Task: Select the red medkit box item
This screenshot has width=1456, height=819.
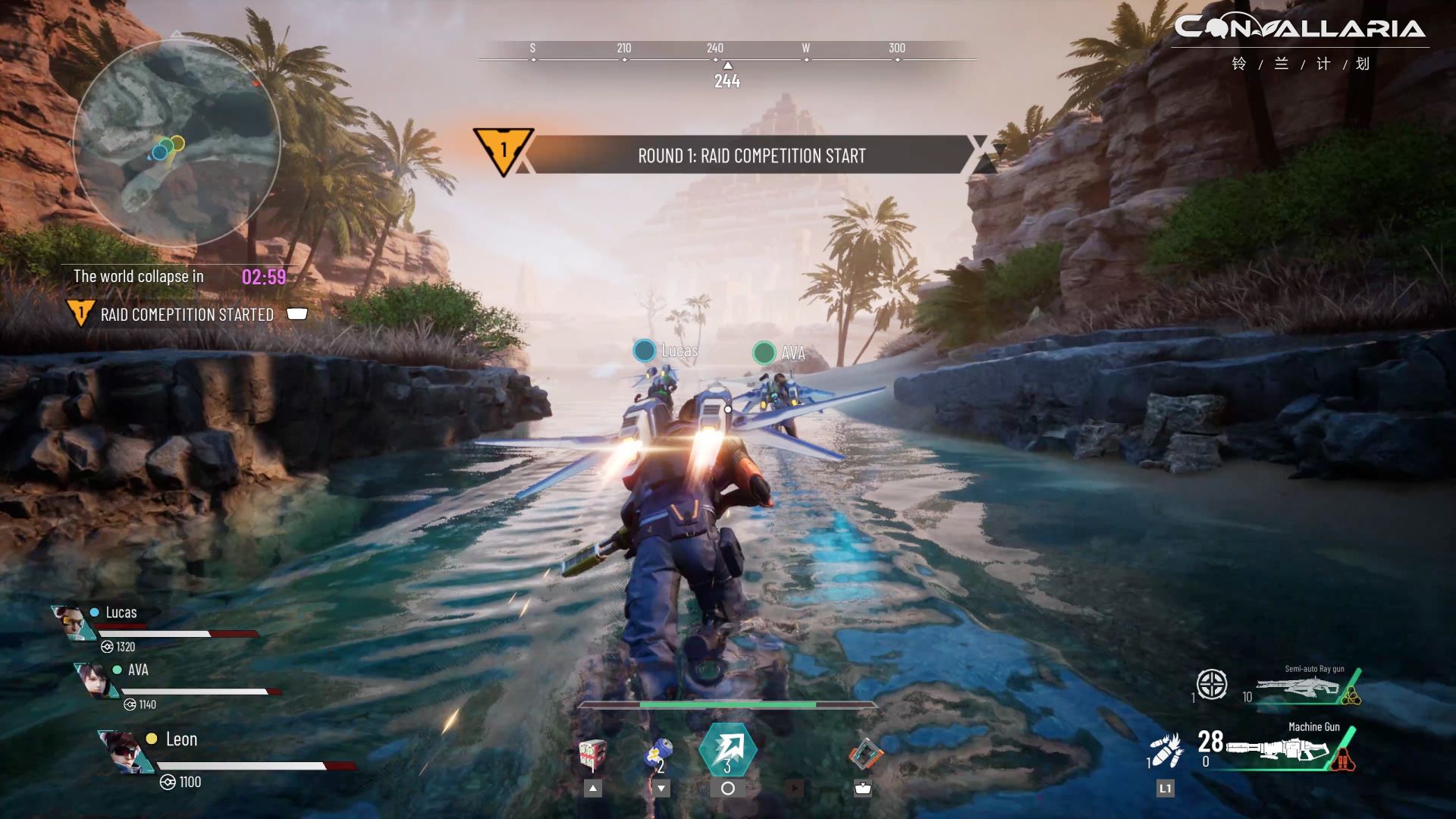Action: pos(592,755)
